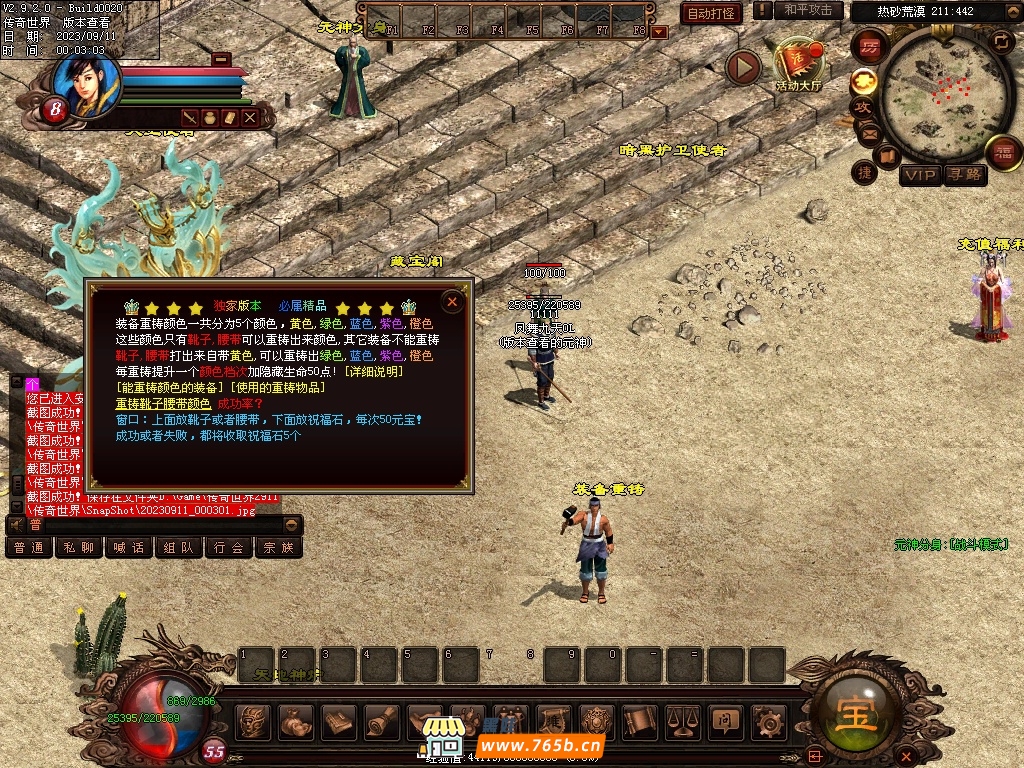Close the equipment recast dialog

pyautogui.click(x=452, y=301)
